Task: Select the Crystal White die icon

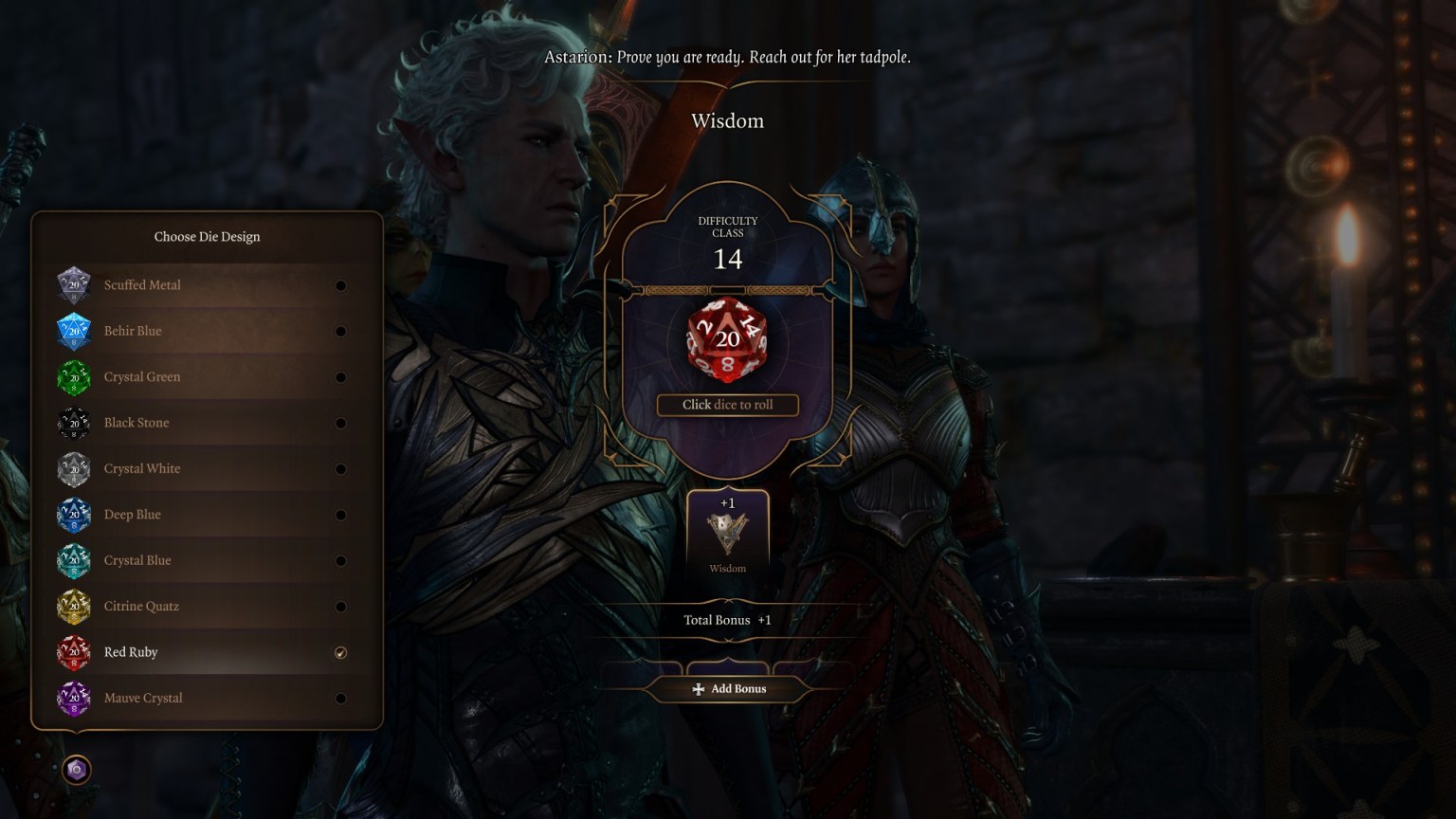Action: tap(74, 468)
